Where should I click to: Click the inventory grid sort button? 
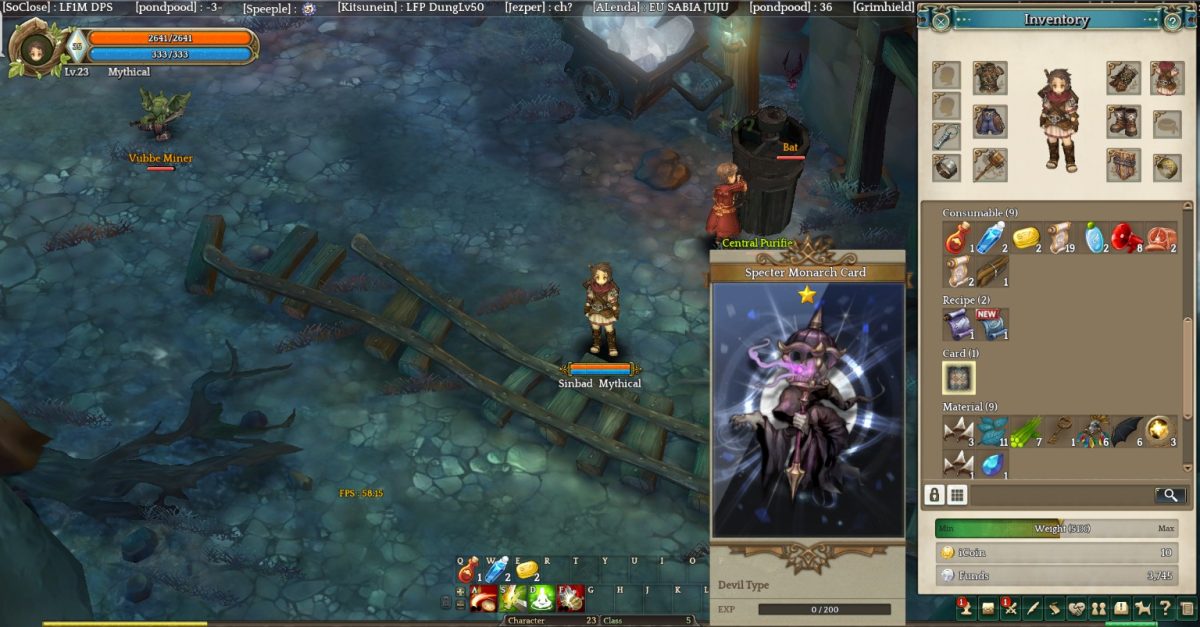click(957, 494)
